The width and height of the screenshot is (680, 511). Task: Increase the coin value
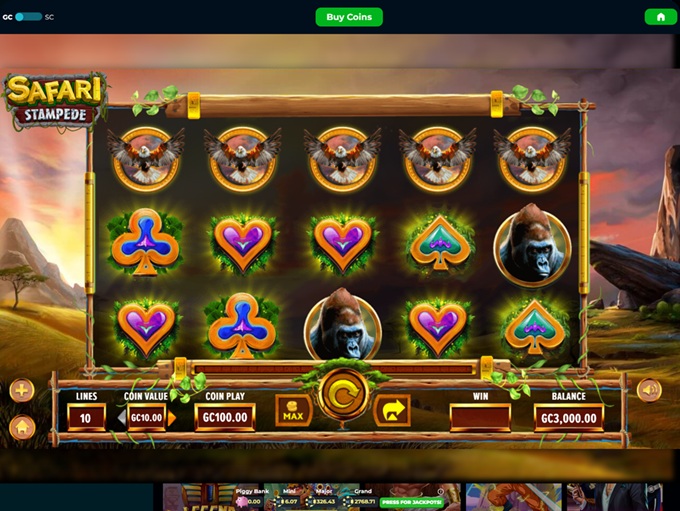(172, 418)
